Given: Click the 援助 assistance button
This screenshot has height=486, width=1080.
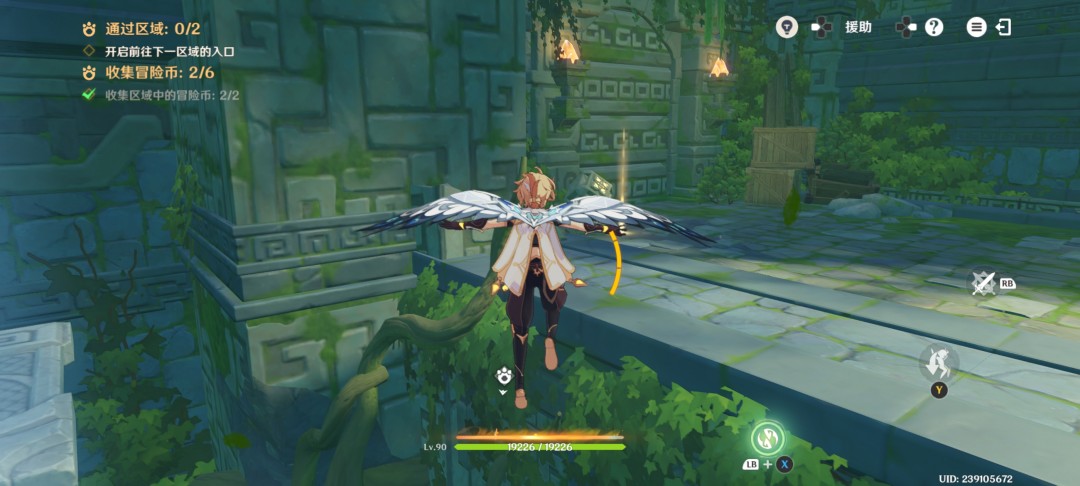Looking at the screenshot, I should [x=858, y=27].
